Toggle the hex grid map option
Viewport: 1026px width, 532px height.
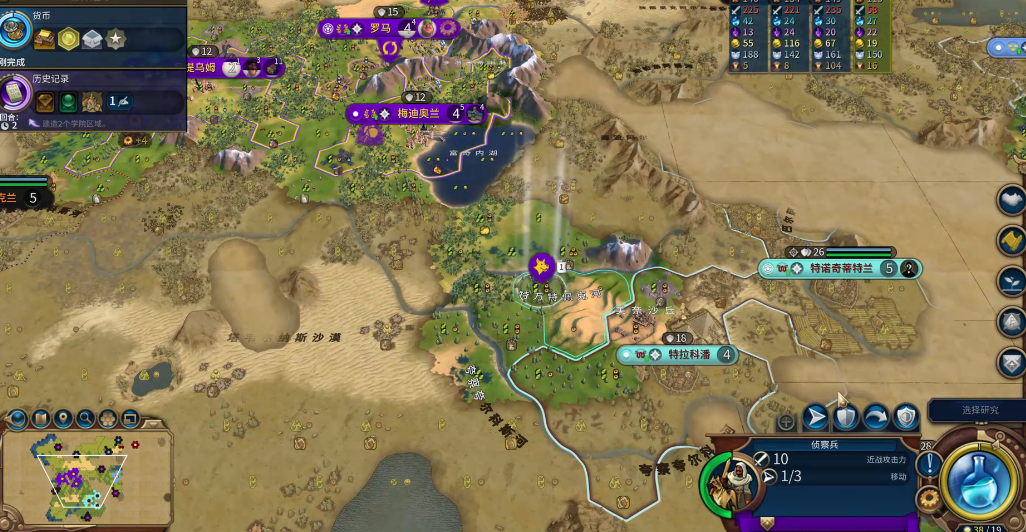click(108, 418)
